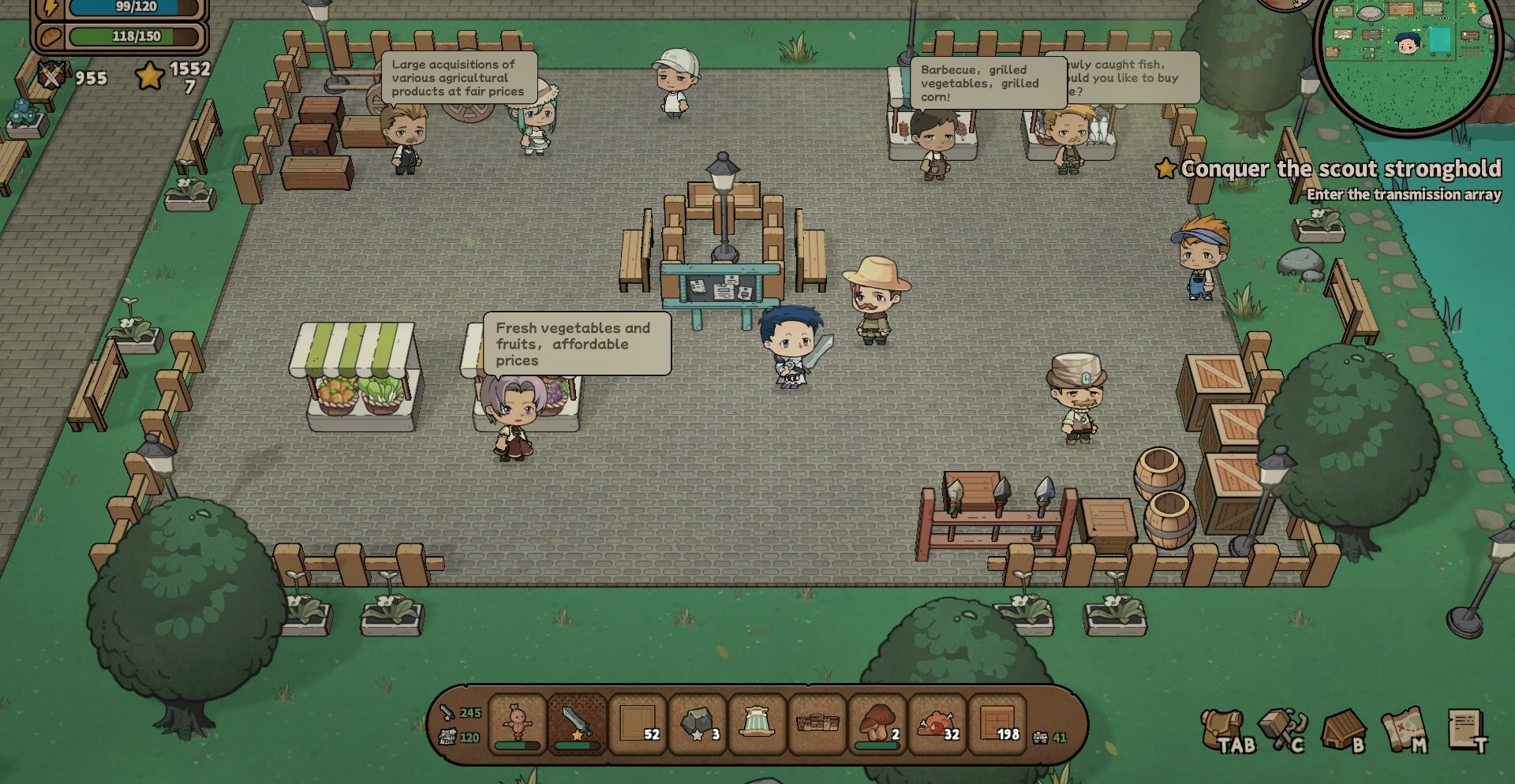The image size is (1515, 784).
Task: Select the scarecrow hotbar slot
Action: (x=517, y=723)
